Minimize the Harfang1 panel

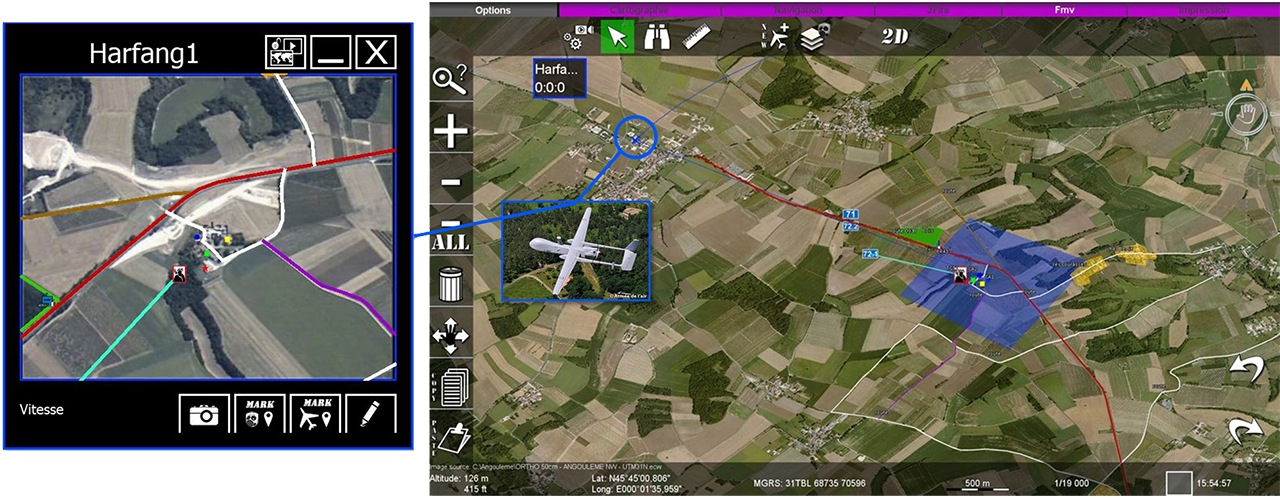tap(329, 52)
